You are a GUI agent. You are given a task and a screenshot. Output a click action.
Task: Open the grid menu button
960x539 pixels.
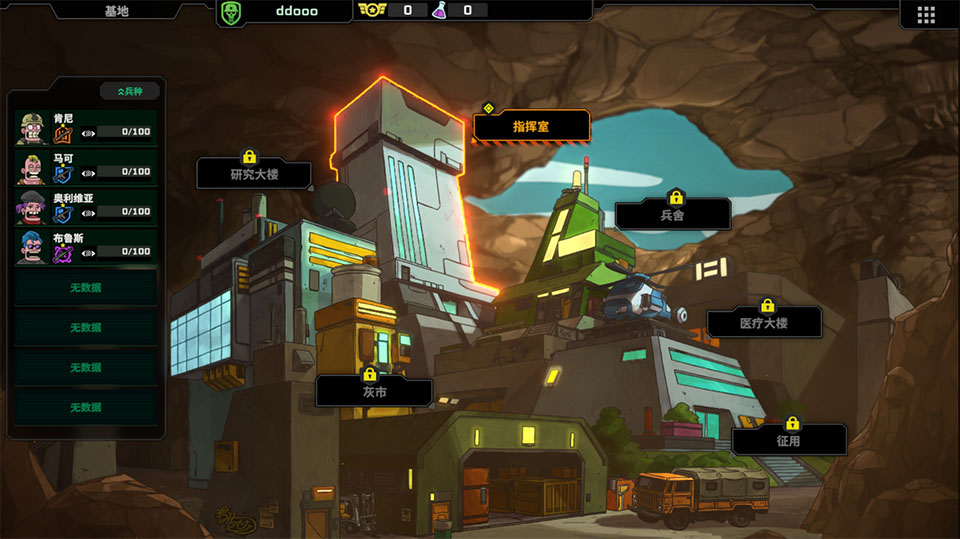point(925,14)
